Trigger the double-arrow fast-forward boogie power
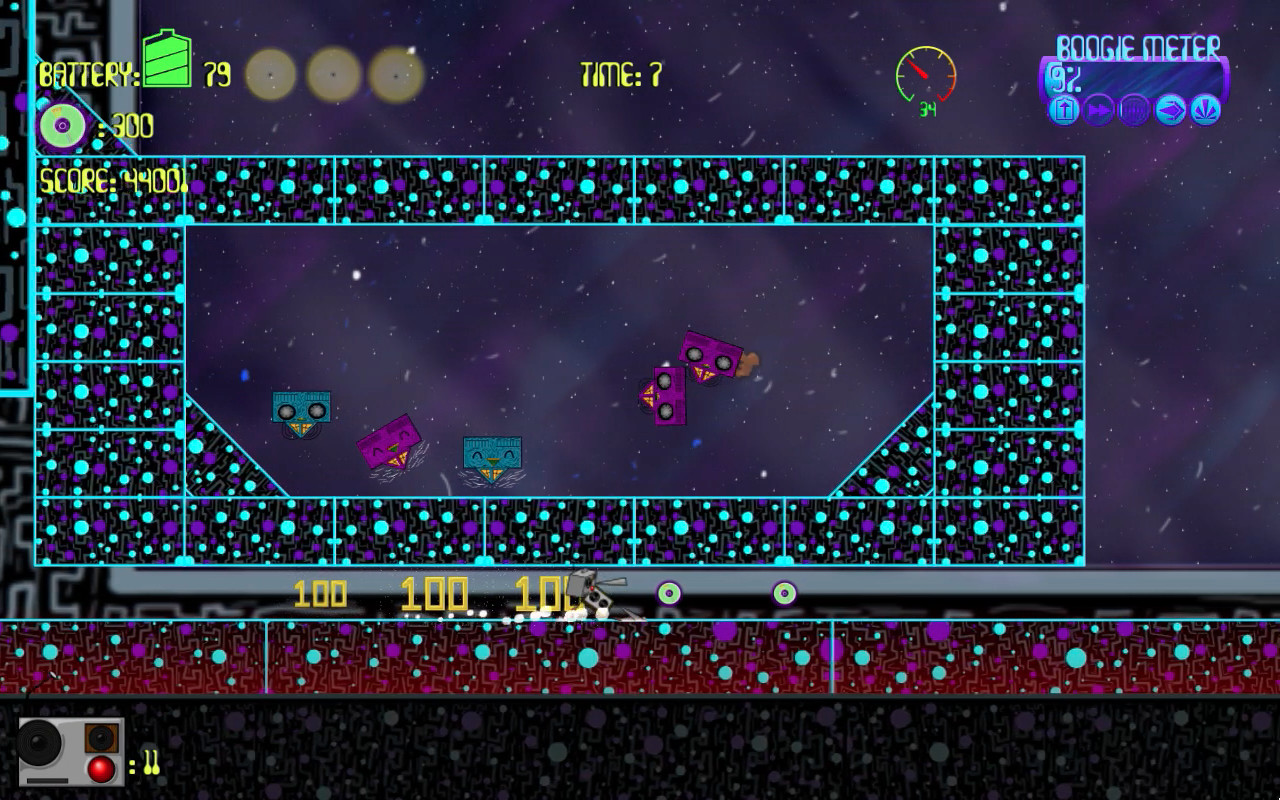Screen dimensions: 1280x800 coord(1099,110)
